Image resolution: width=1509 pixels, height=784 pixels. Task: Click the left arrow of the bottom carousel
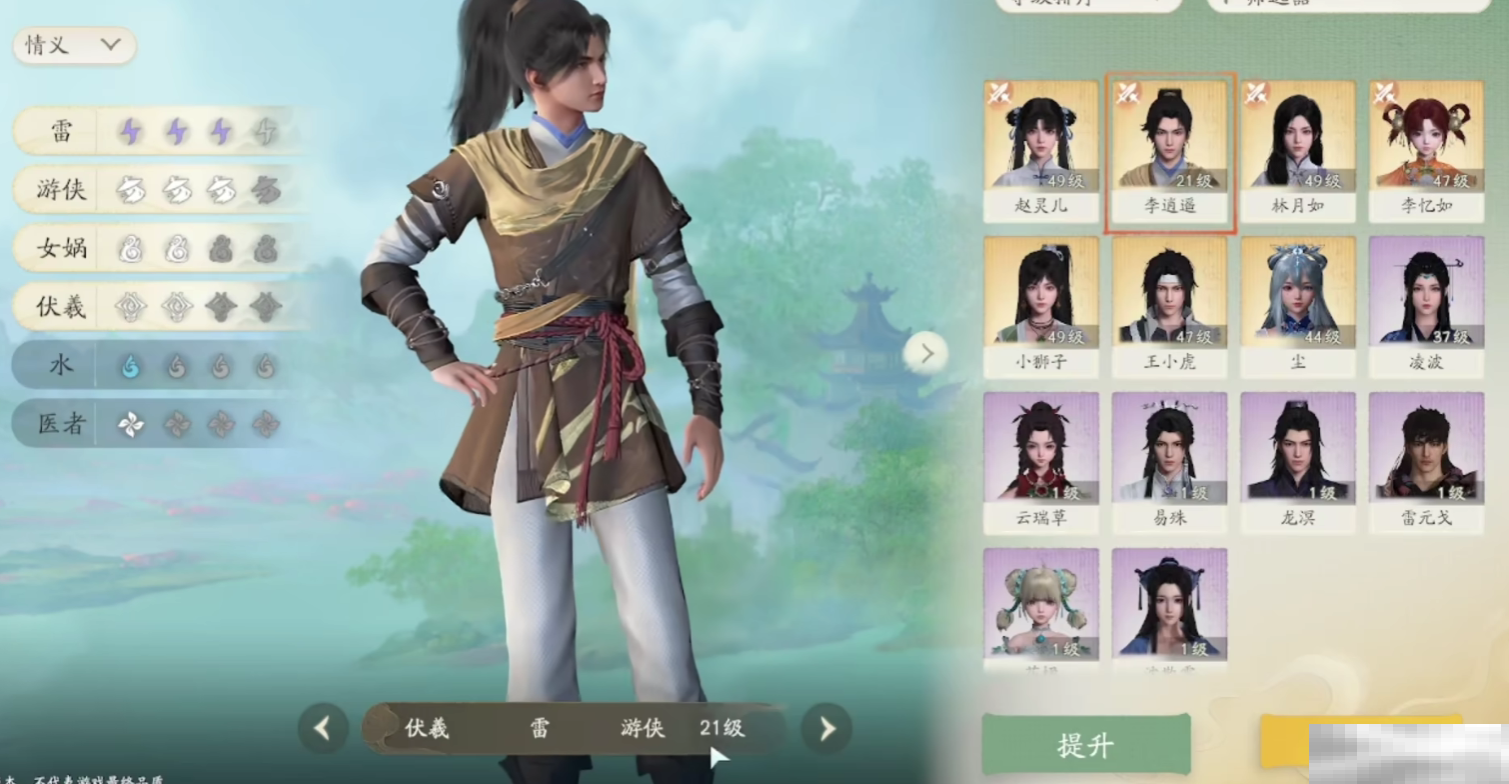tap(322, 729)
